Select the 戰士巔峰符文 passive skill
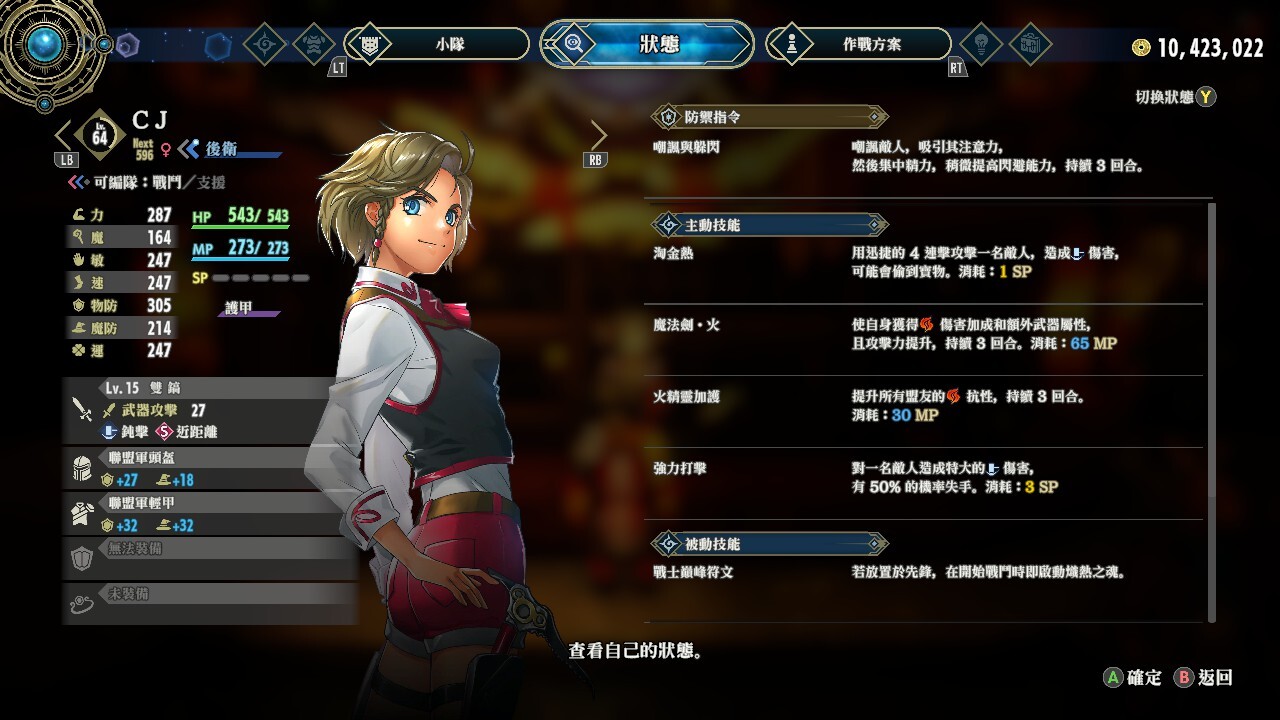Viewport: 1280px width, 720px height. coord(925,573)
